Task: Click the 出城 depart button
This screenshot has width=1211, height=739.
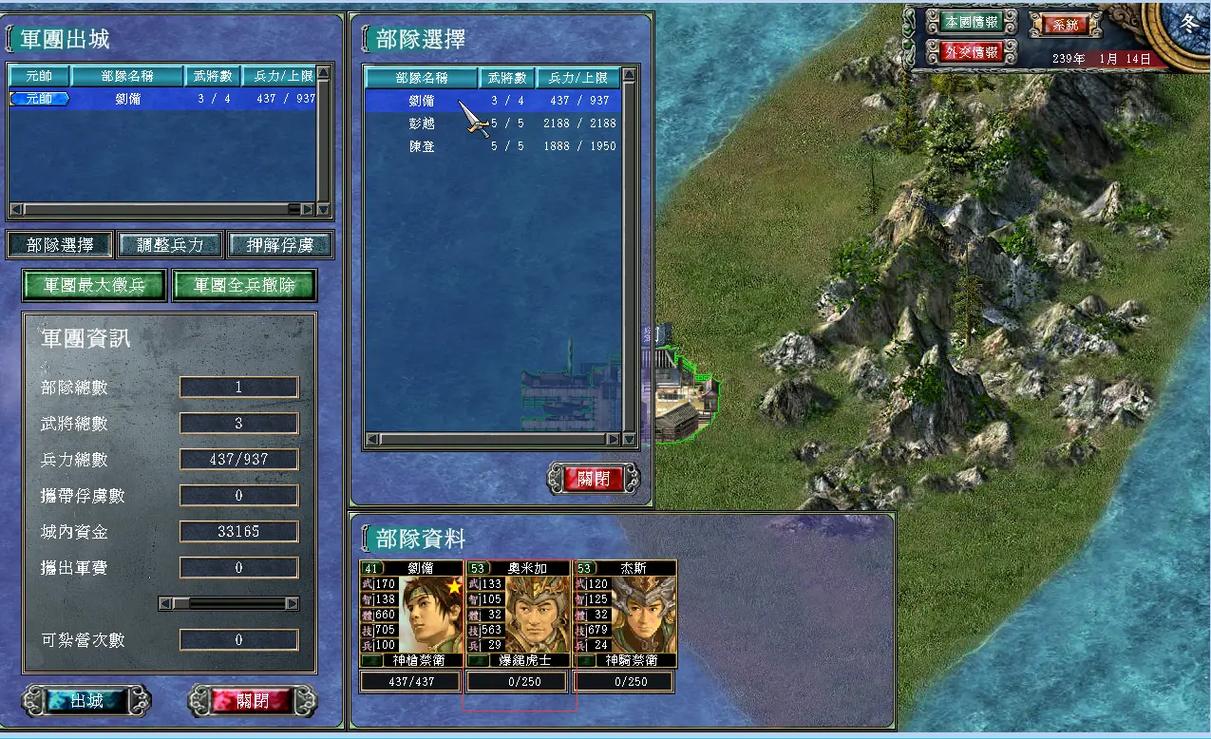Action: [86, 700]
